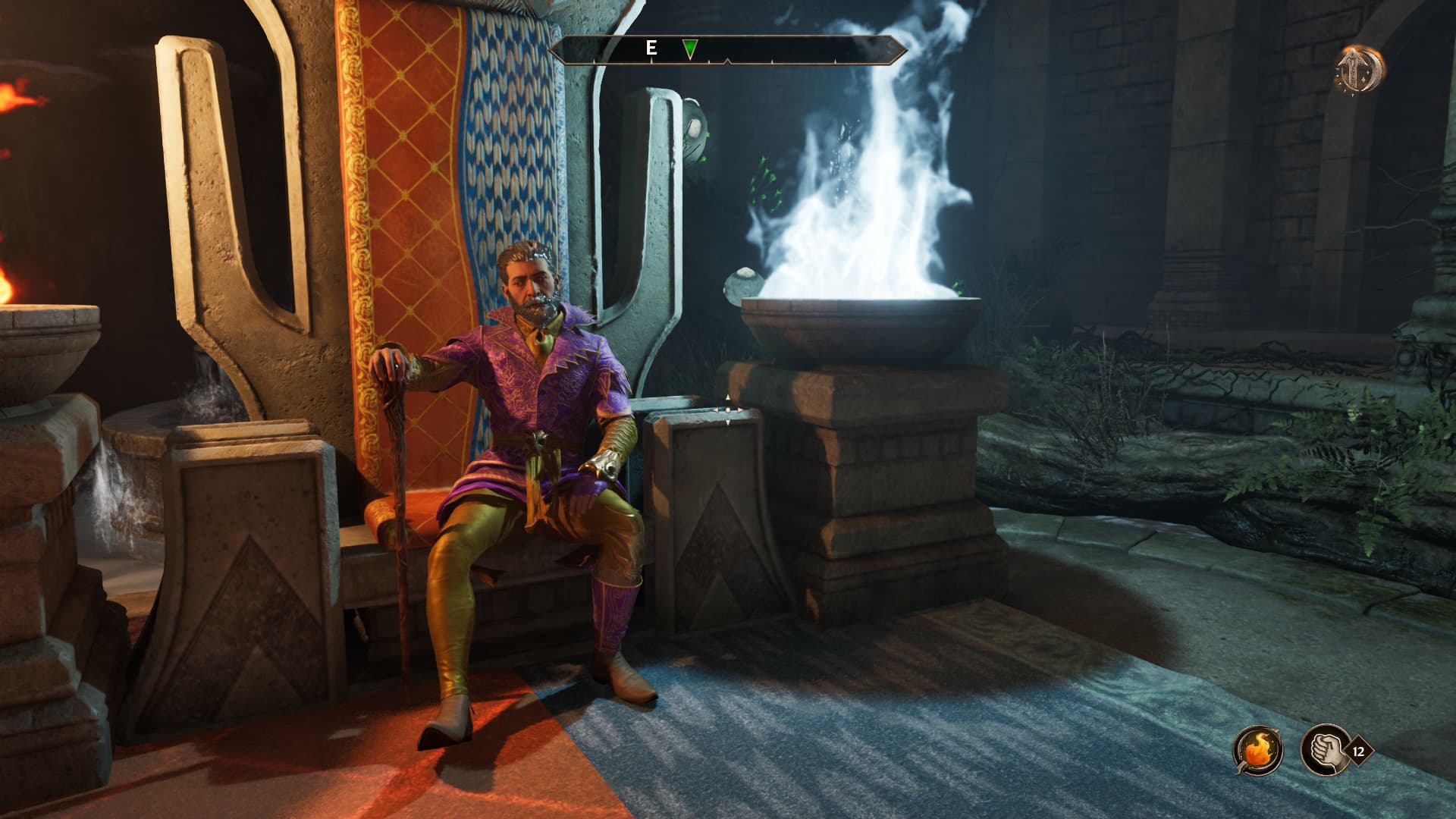Click the arrow and crescent moon icon
Image resolution: width=1456 pixels, height=819 pixels.
[x=1360, y=69]
